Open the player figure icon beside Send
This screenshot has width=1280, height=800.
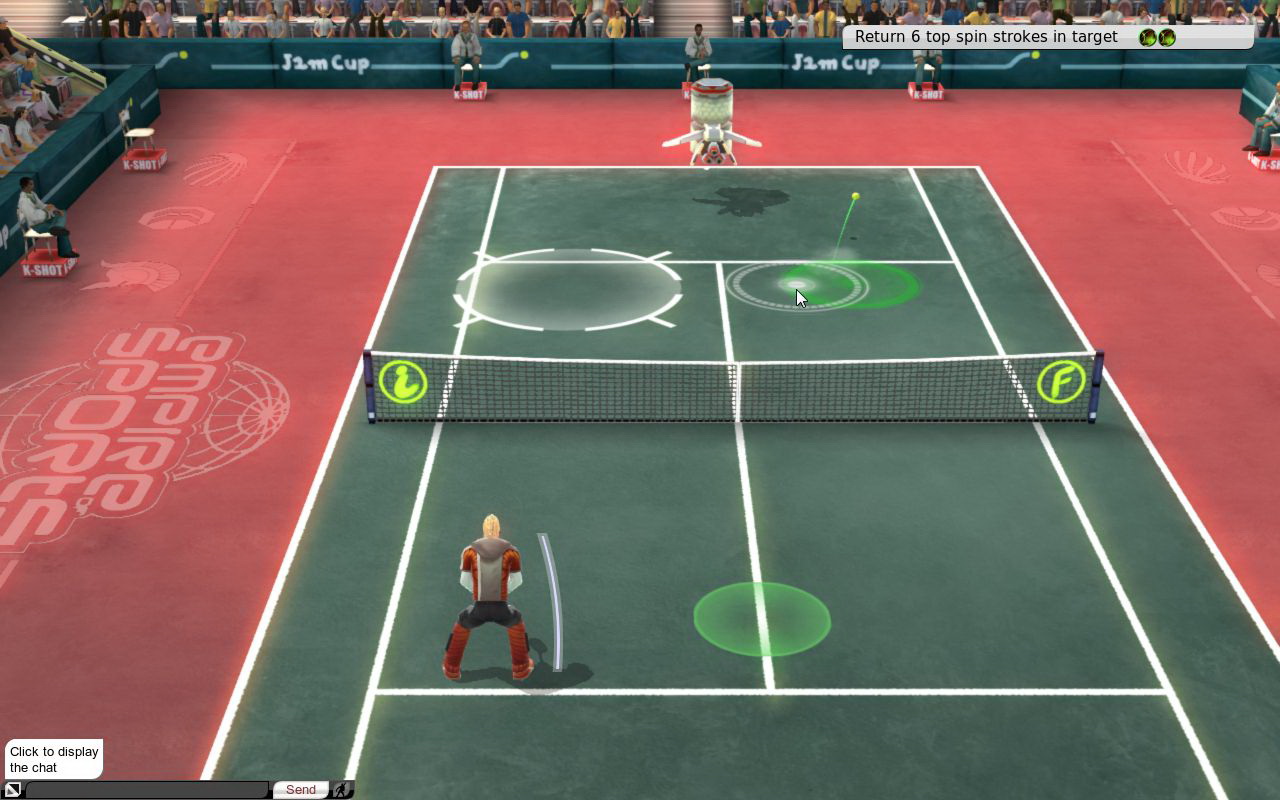point(342,790)
